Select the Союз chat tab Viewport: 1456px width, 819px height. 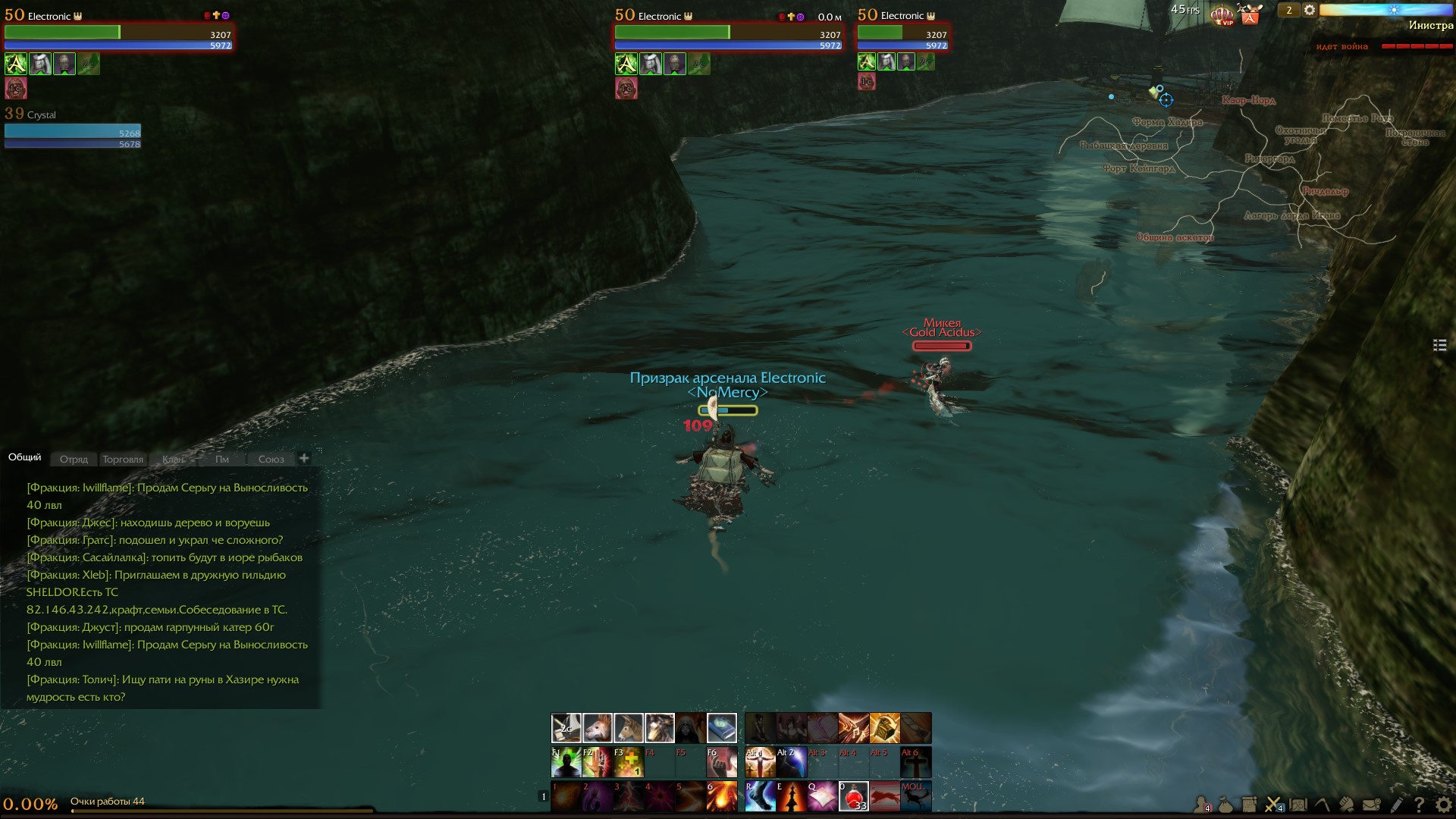(271, 459)
